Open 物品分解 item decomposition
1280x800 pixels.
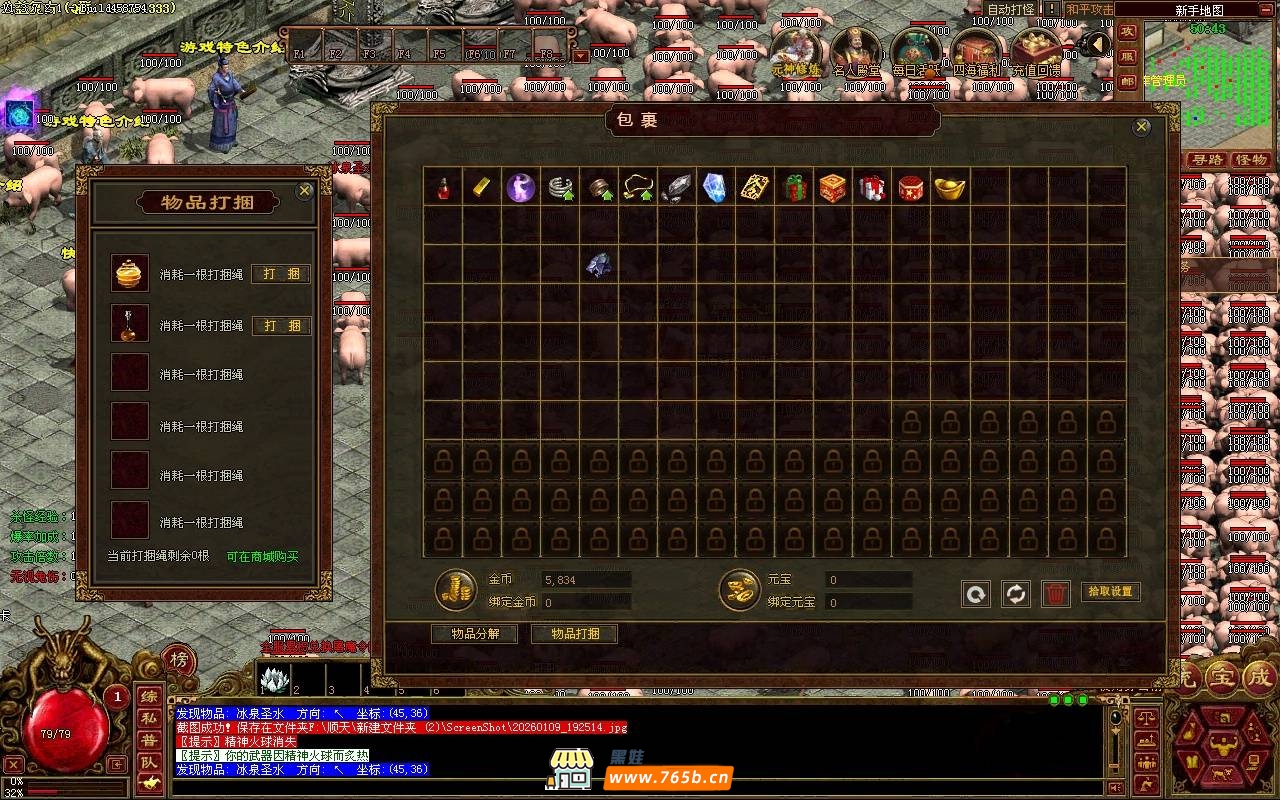[475, 634]
